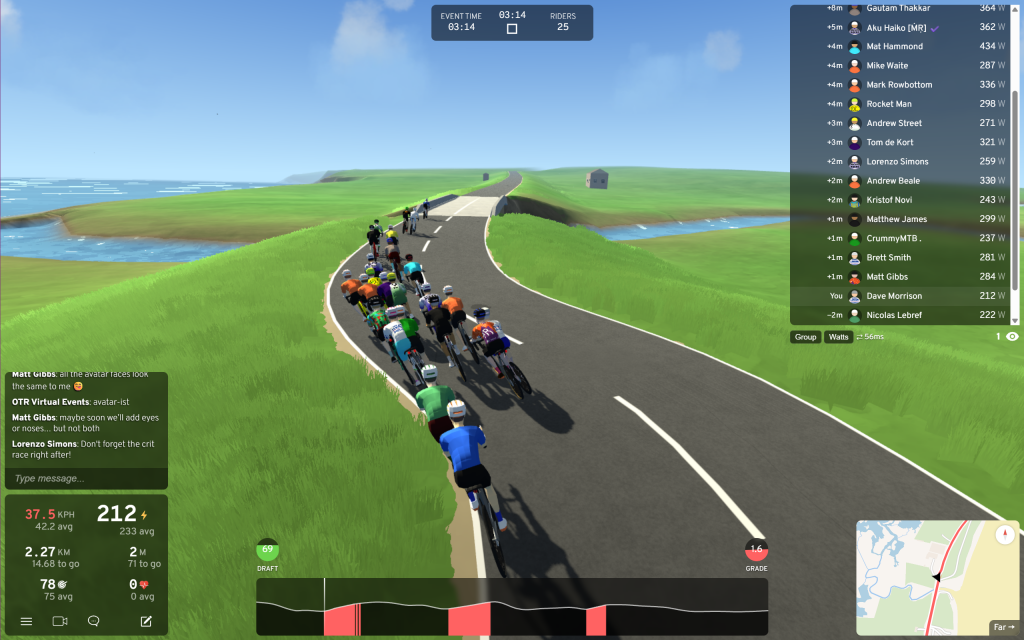Click the edit pencil icon in stats panel
This screenshot has height=640, width=1024.
pyautogui.click(x=146, y=621)
